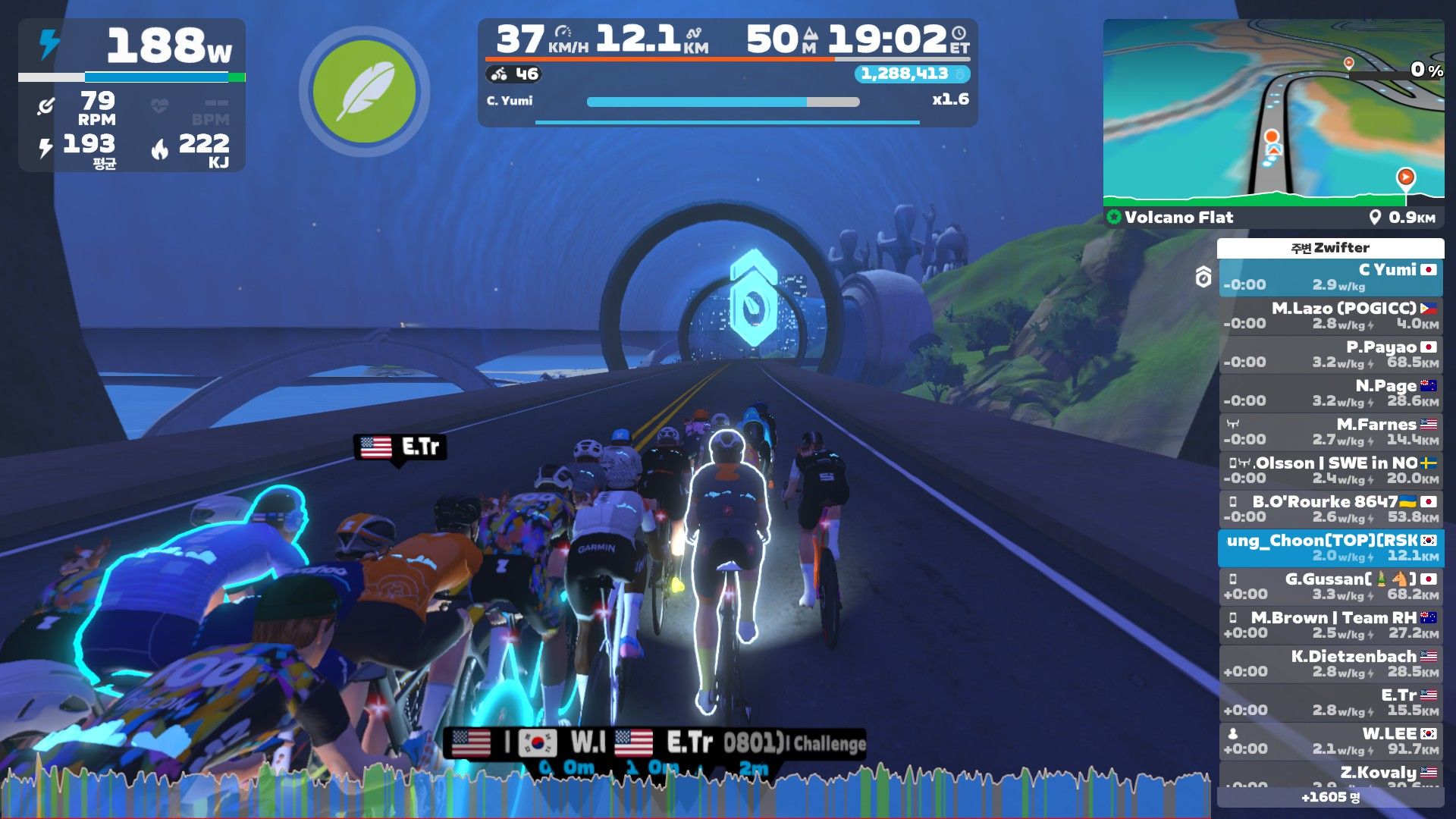Click the E.Tr name tag above rider

(x=400, y=447)
